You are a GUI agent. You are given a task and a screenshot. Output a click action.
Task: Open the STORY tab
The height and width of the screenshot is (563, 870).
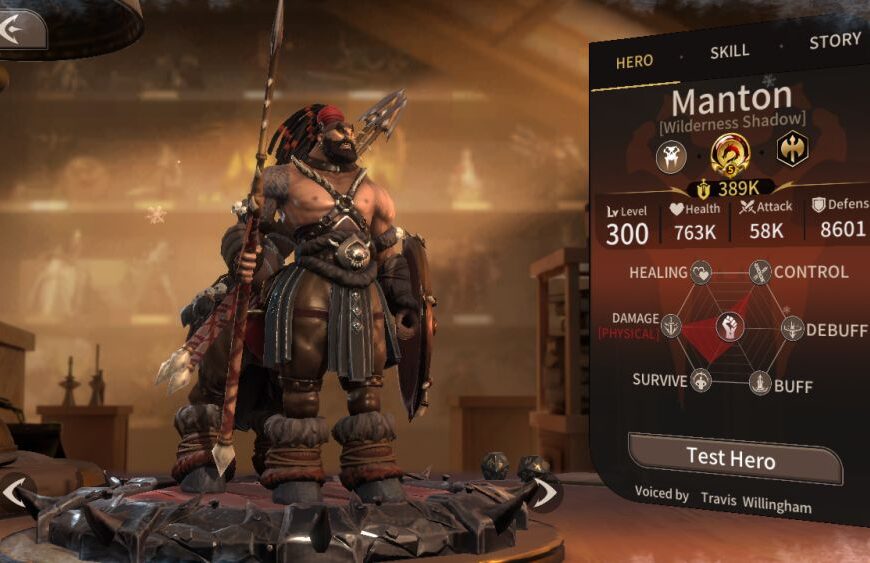point(834,41)
